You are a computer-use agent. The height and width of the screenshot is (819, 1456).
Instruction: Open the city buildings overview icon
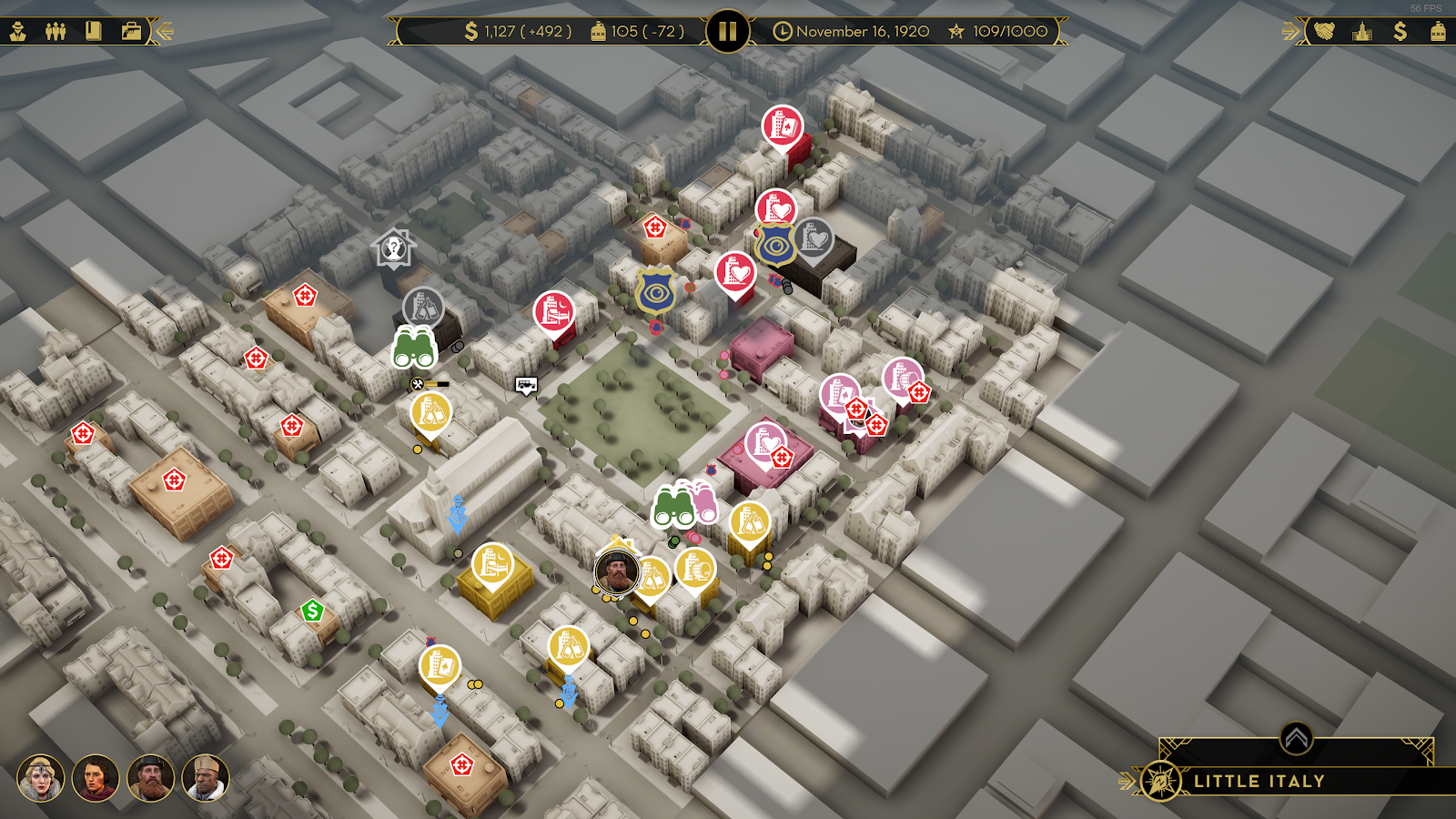click(x=1362, y=32)
